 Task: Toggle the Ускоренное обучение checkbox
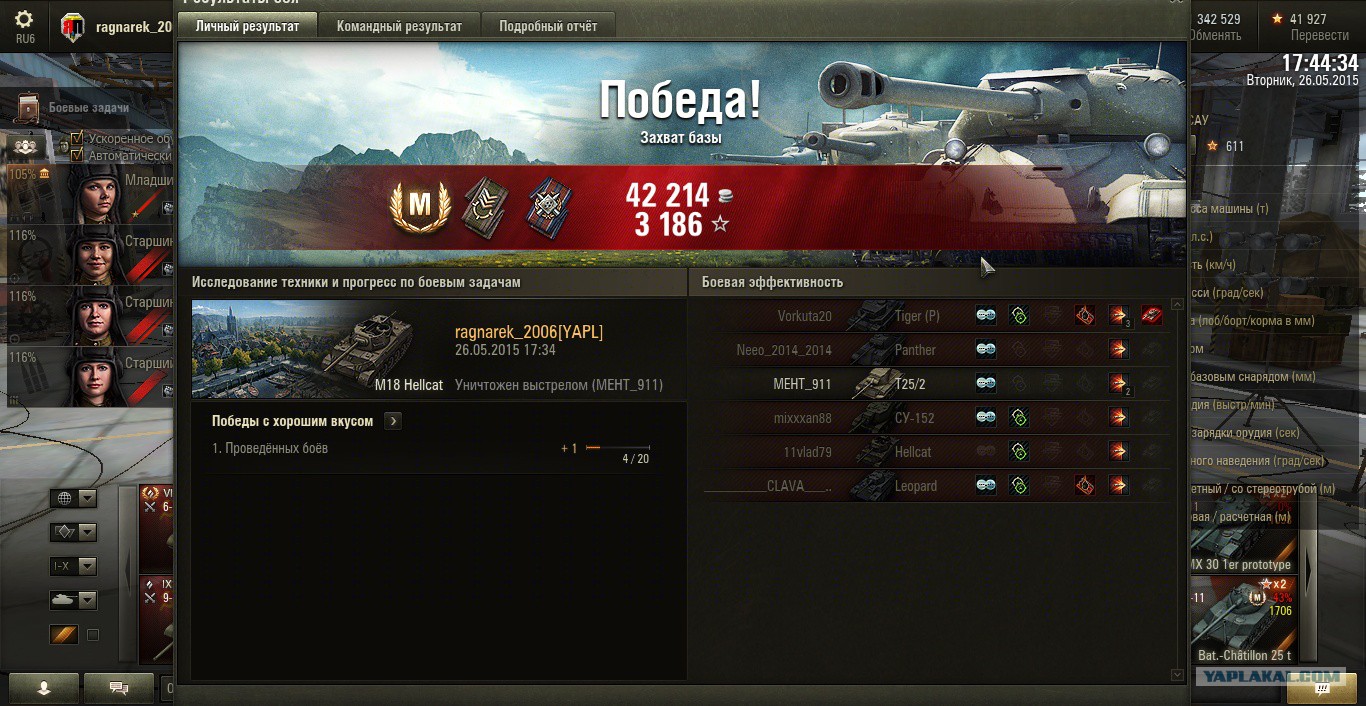pos(77,138)
